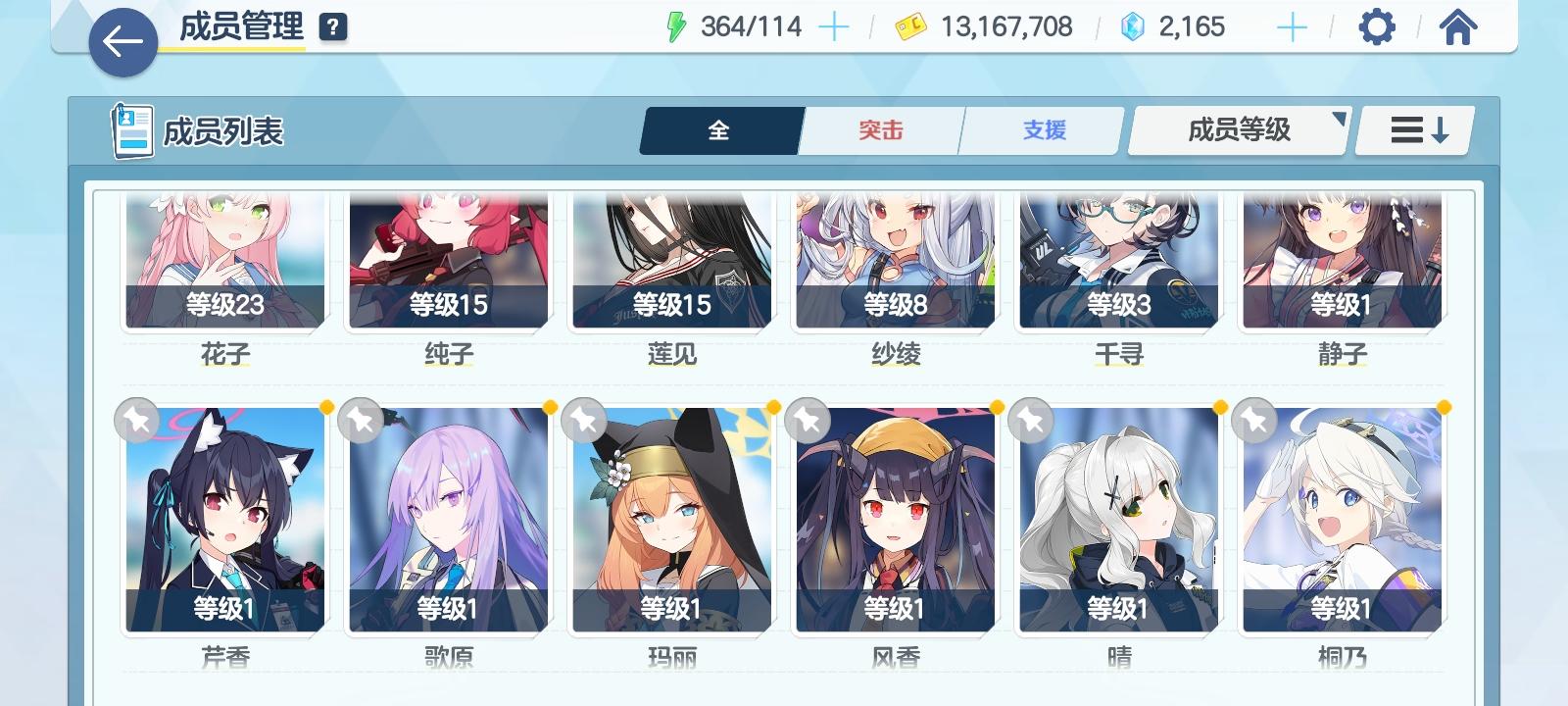Click the + beside the pyroxene count

[1292, 26]
